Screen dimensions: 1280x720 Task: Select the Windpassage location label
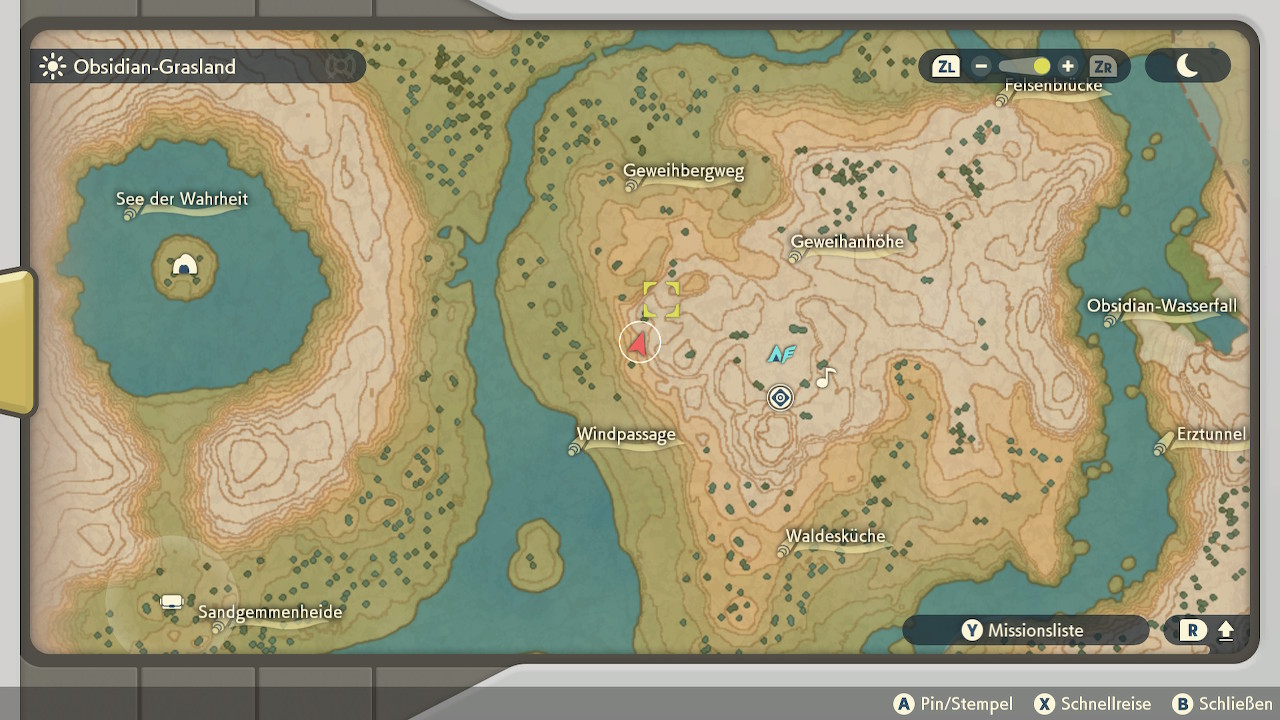click(x=626, y=435)
